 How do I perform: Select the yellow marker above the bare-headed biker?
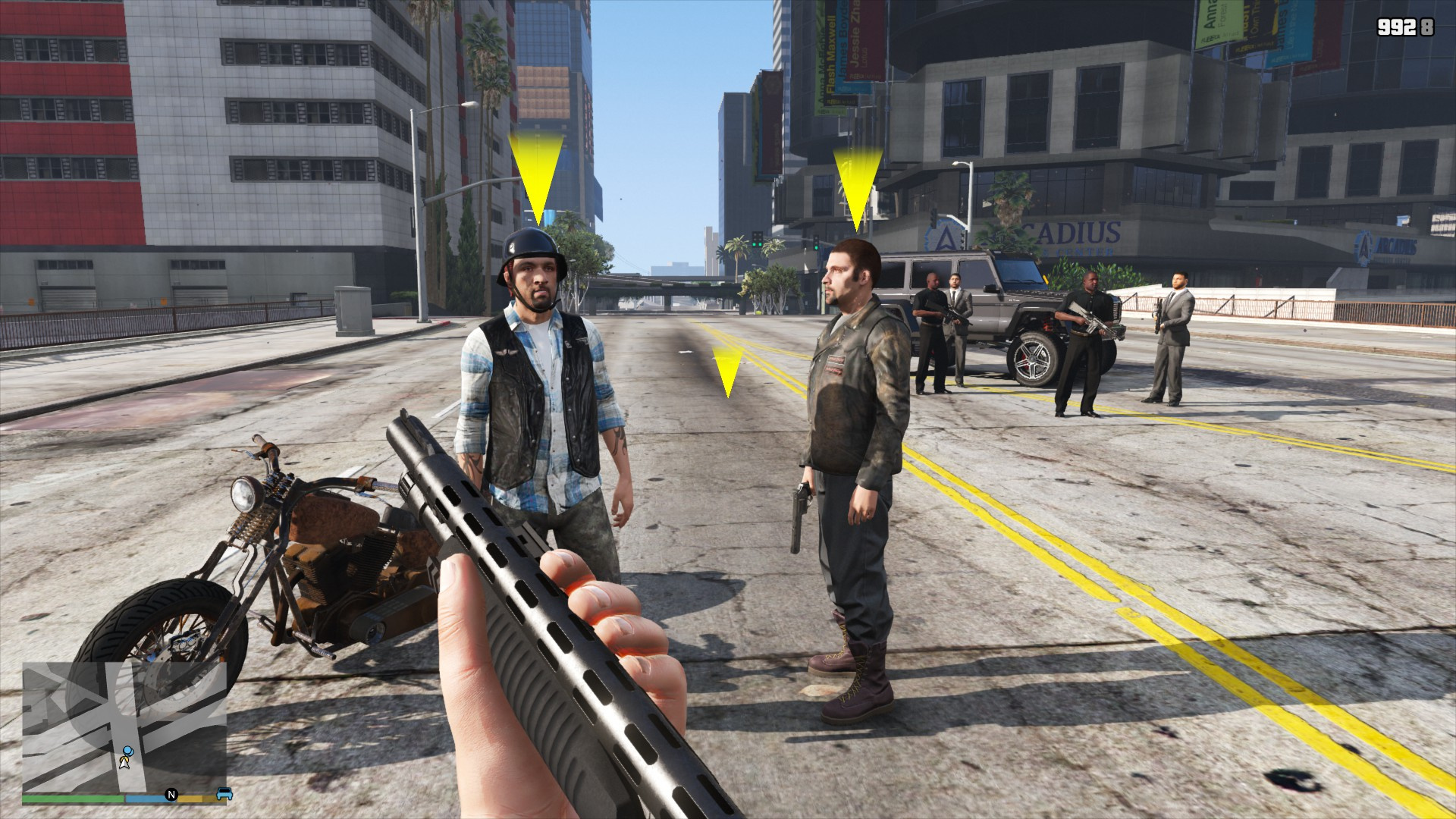click(x=858, y=187)
